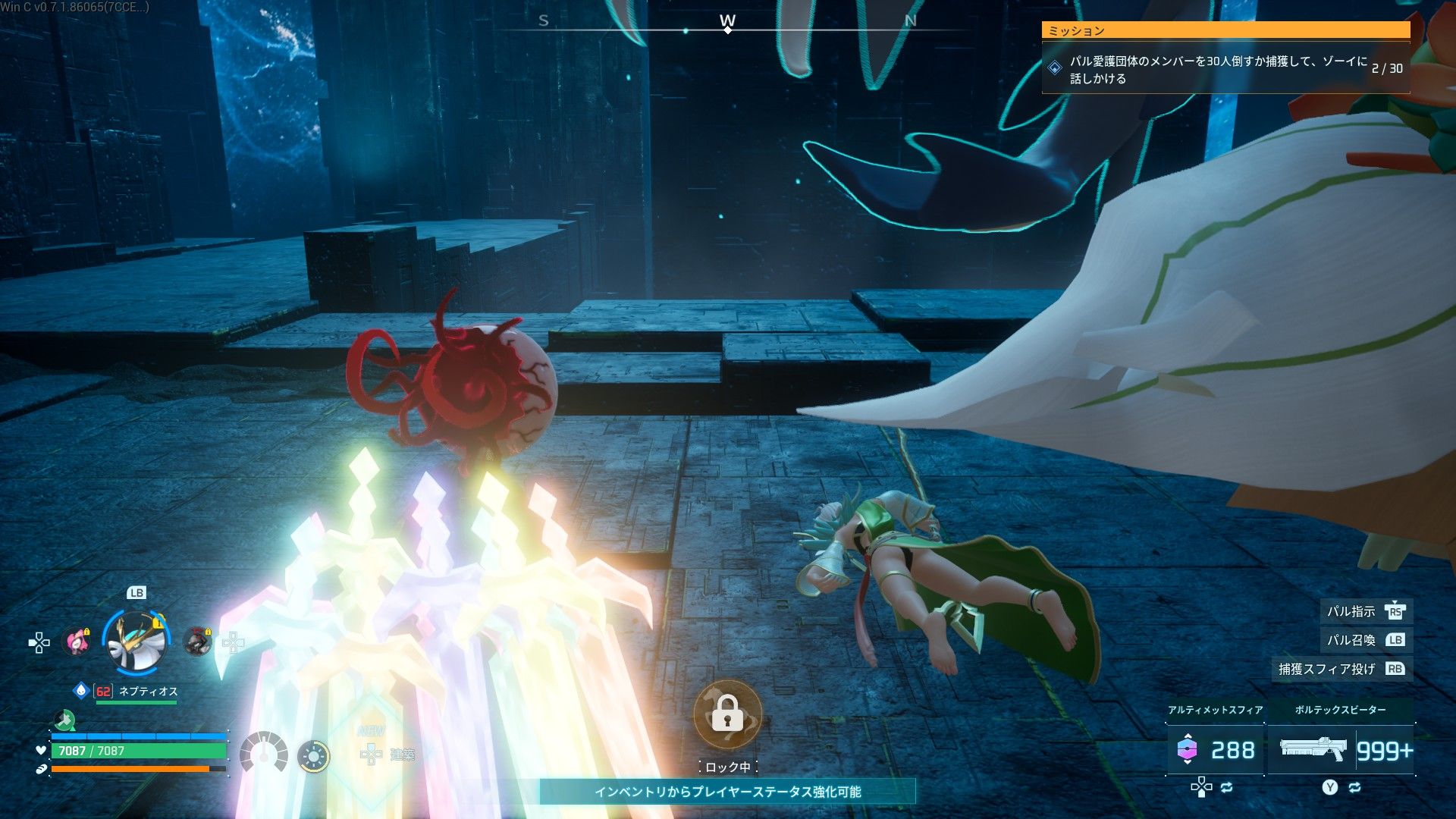Viewport: 1456px width, 819px height.
Task: Click the sun-shaped day cycle gauge
Action: pyautogui.click(x=313, y=756)
